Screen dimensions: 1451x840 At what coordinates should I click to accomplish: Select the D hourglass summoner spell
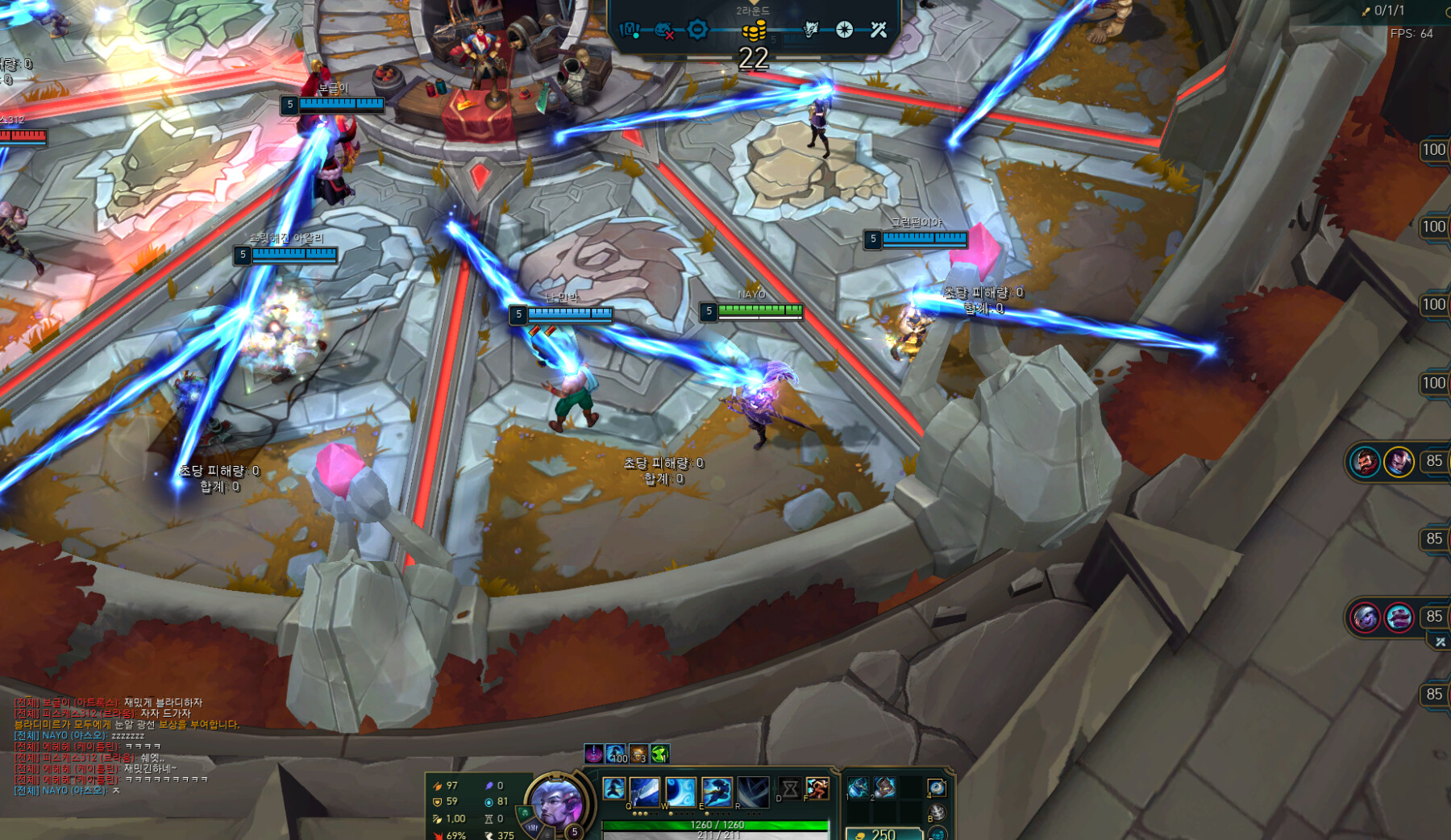[791, 788]
